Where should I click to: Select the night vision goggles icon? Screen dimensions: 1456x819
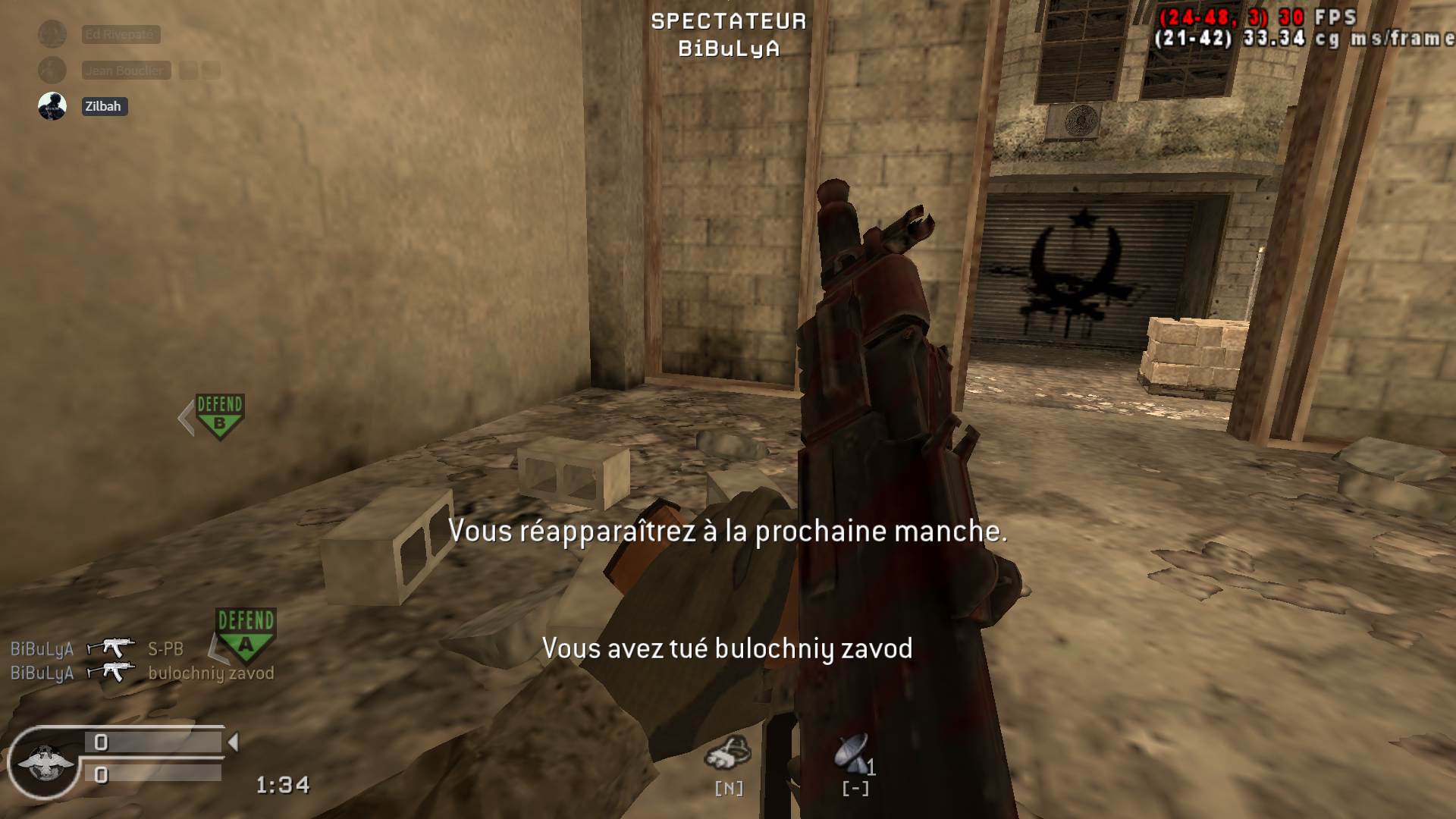click(729, 753)
